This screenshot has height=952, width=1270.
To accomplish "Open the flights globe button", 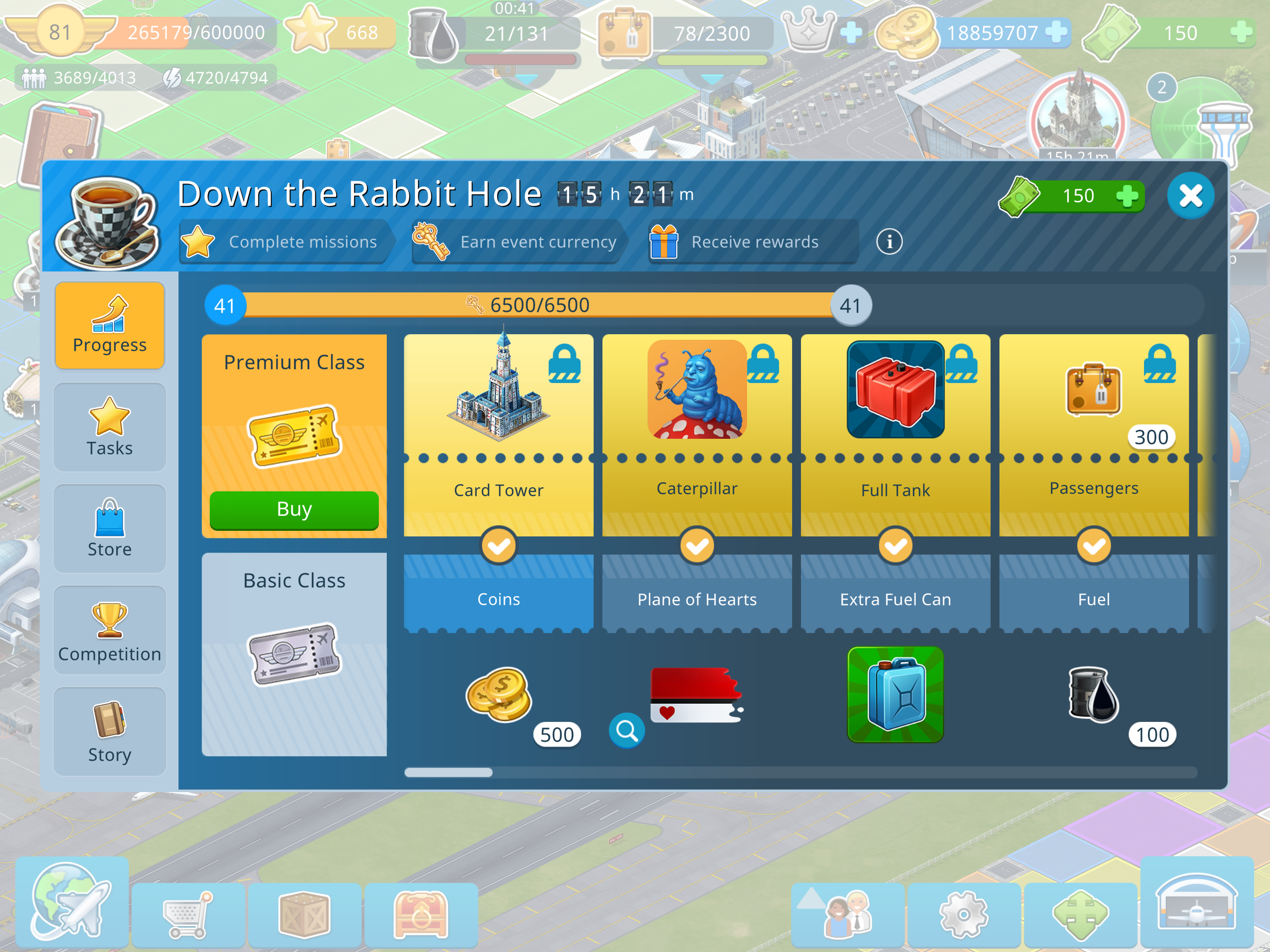I will [72, 901].
